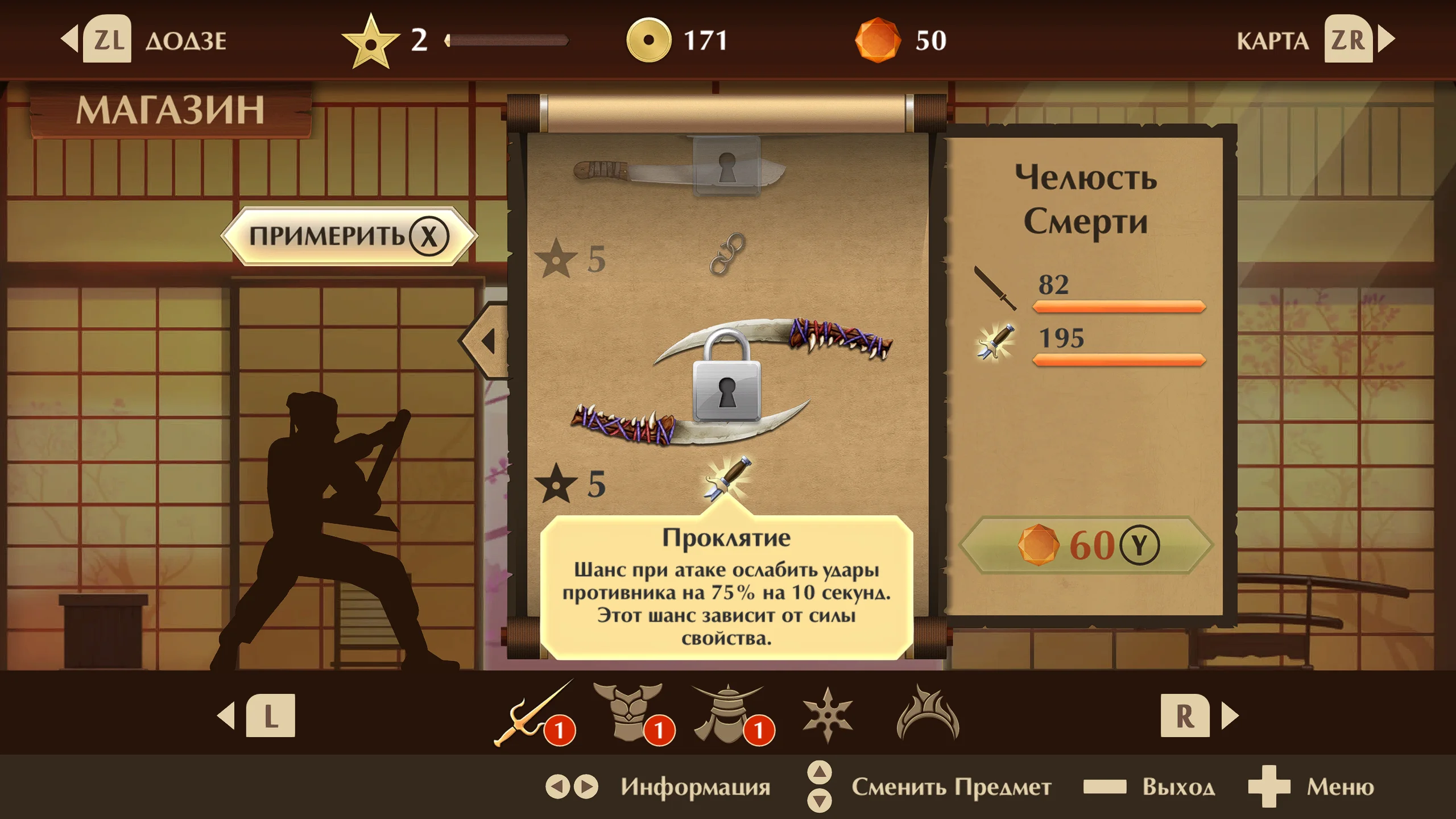This screenshot has height=819, width=1456.
Task: Click the gold coin currency icon
Action: [x=648, y=40]
